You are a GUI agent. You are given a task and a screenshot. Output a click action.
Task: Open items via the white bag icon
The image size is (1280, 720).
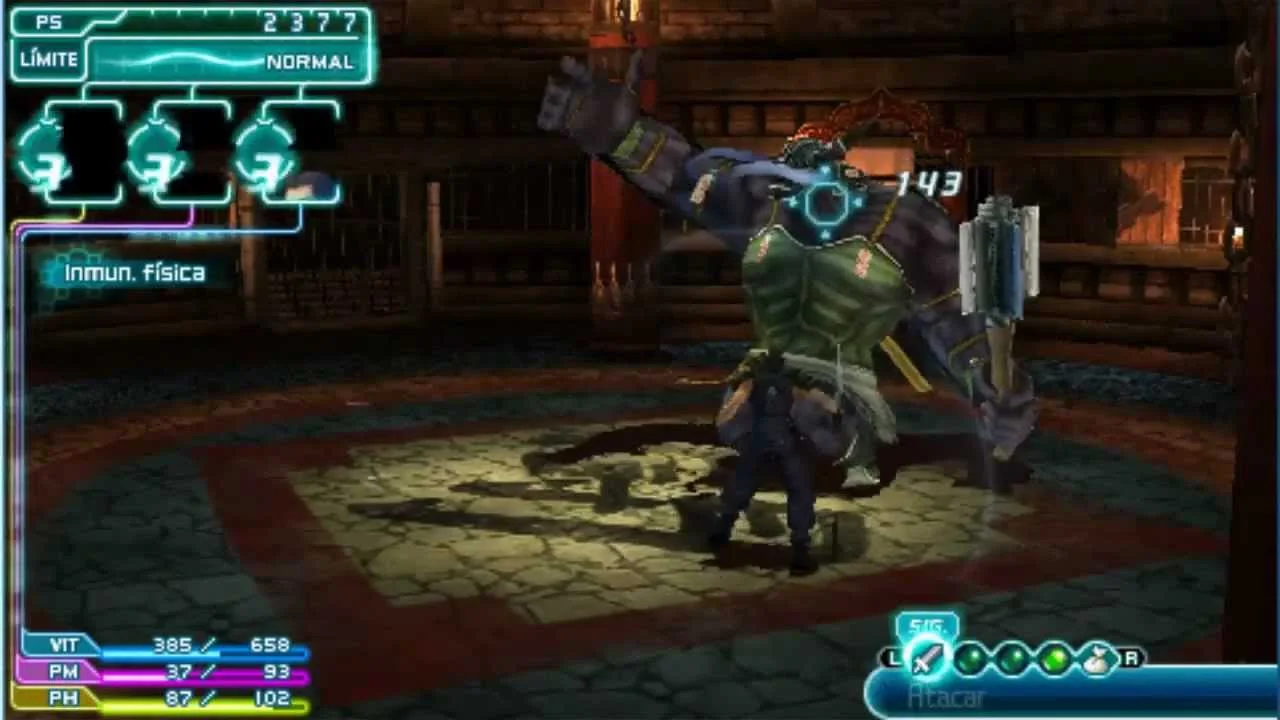coord(1094,658)
